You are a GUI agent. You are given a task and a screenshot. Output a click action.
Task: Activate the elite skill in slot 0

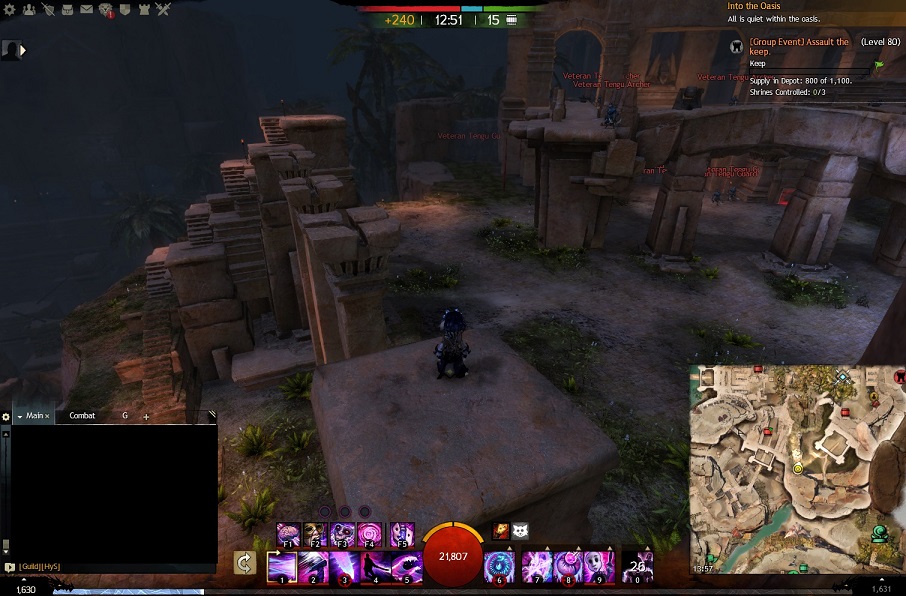pos(637,566)
